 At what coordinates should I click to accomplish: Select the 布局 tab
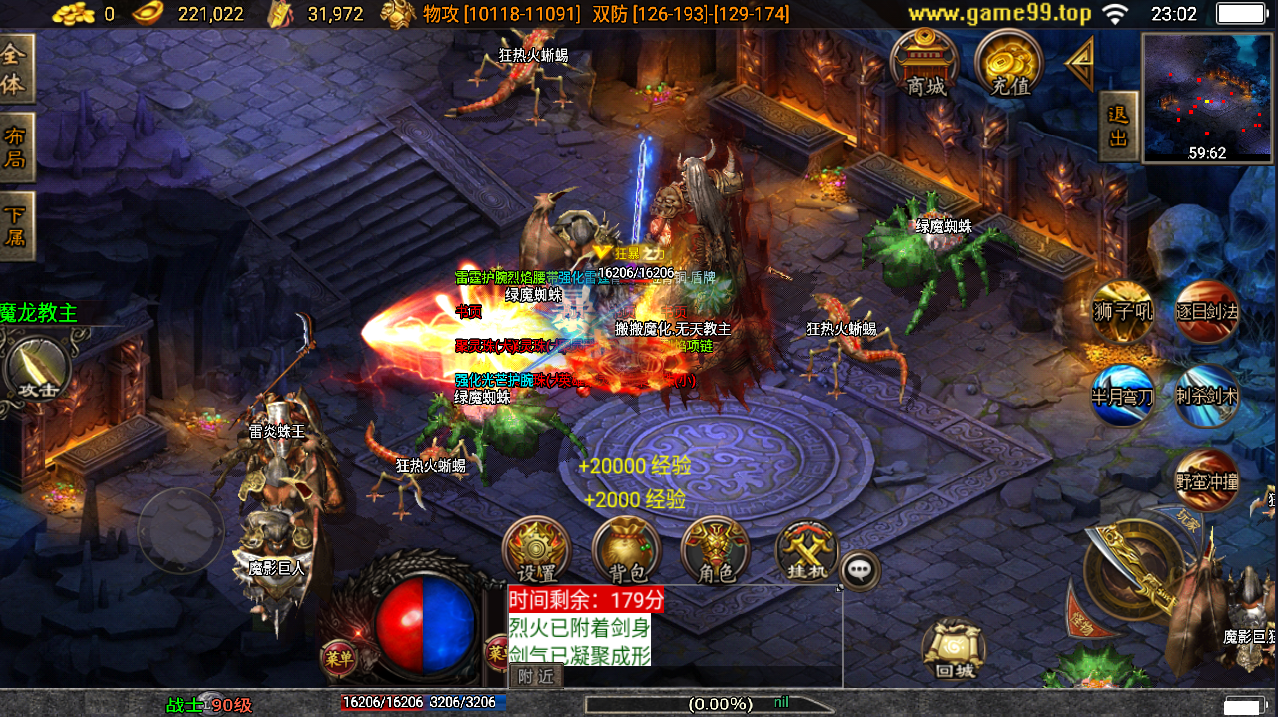15,147
